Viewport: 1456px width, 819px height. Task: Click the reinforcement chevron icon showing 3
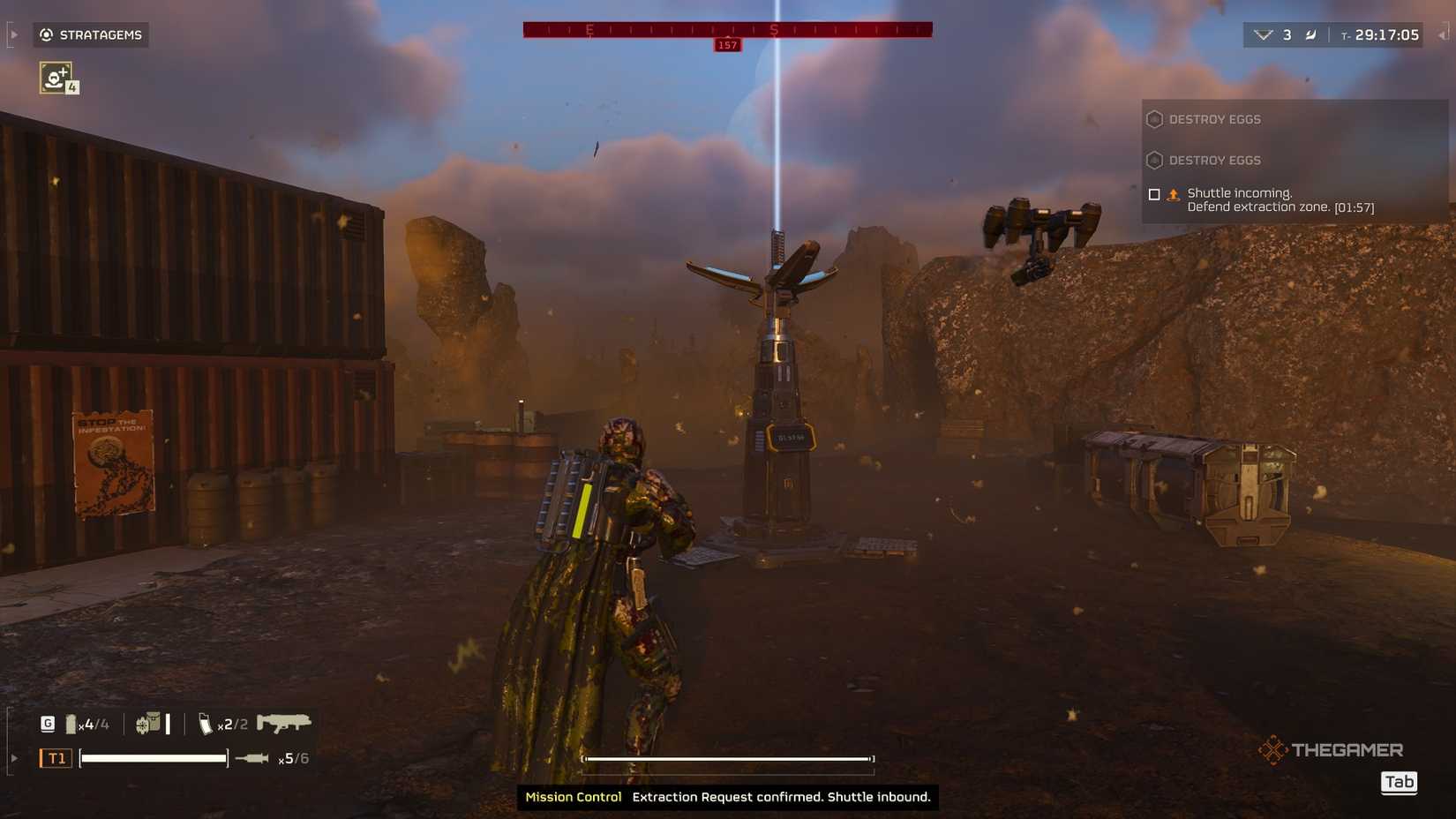click(1265, 34)
